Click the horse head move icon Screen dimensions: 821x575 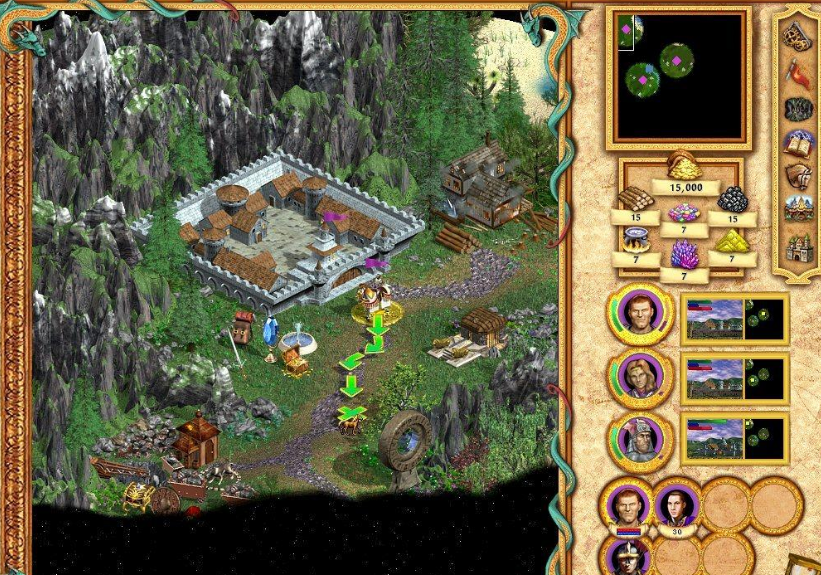point(797,177)
